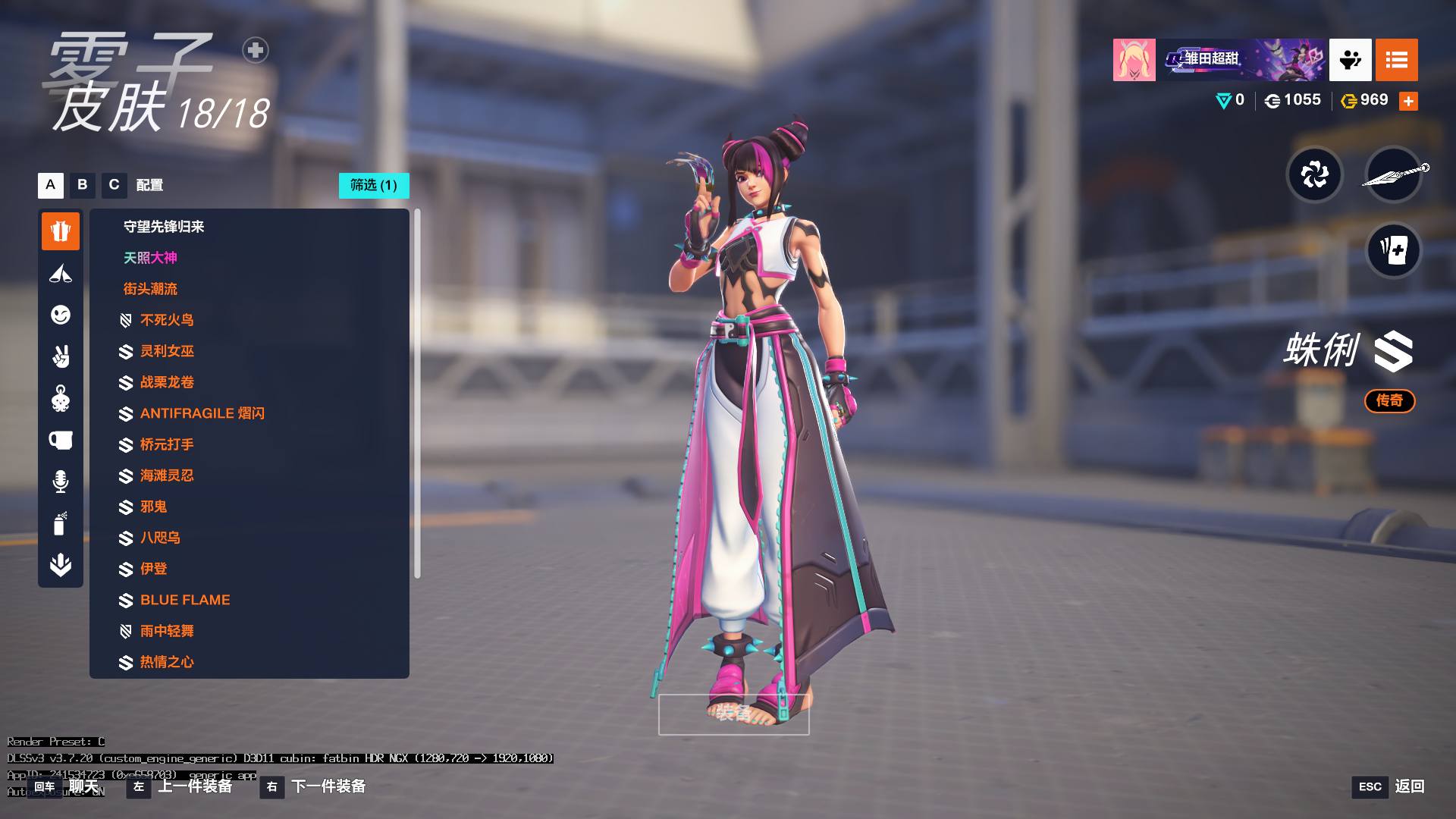Select the BLUE FLAME skin
Viewport: 1456px width, 819px height.
pyautogui.click(x=185, y=600)
